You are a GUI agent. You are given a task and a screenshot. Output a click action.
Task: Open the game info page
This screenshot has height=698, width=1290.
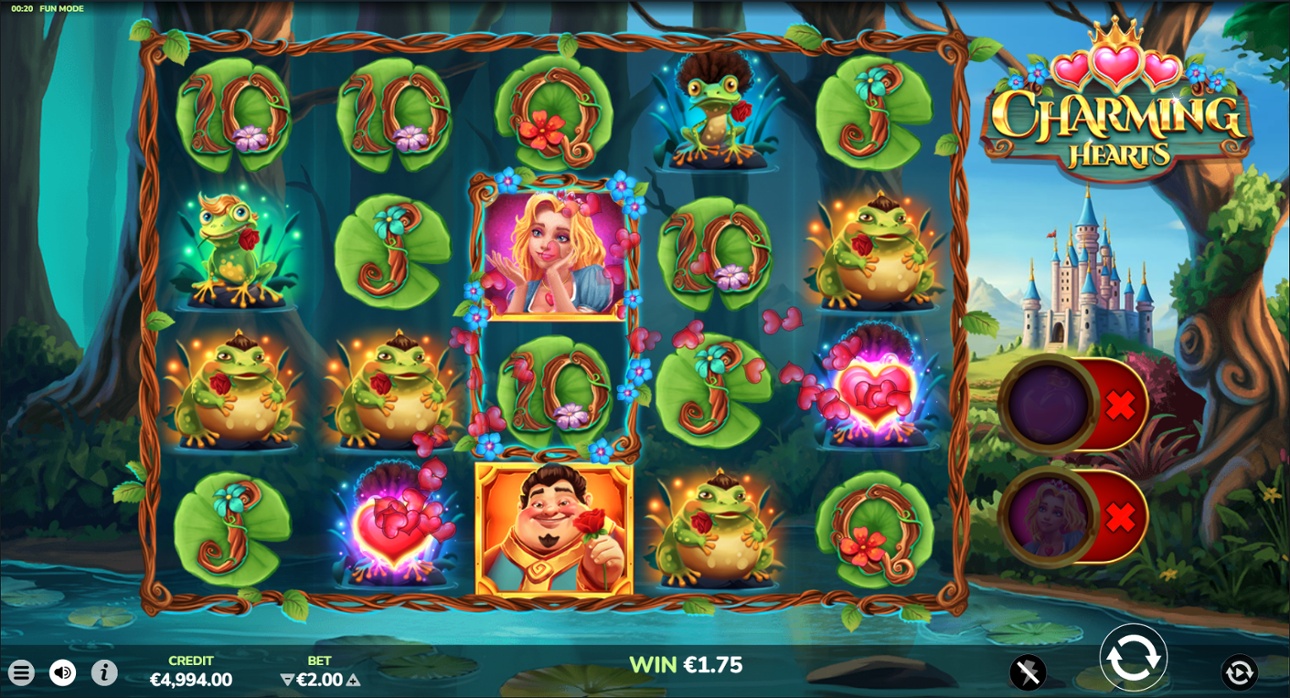(104, 673)
